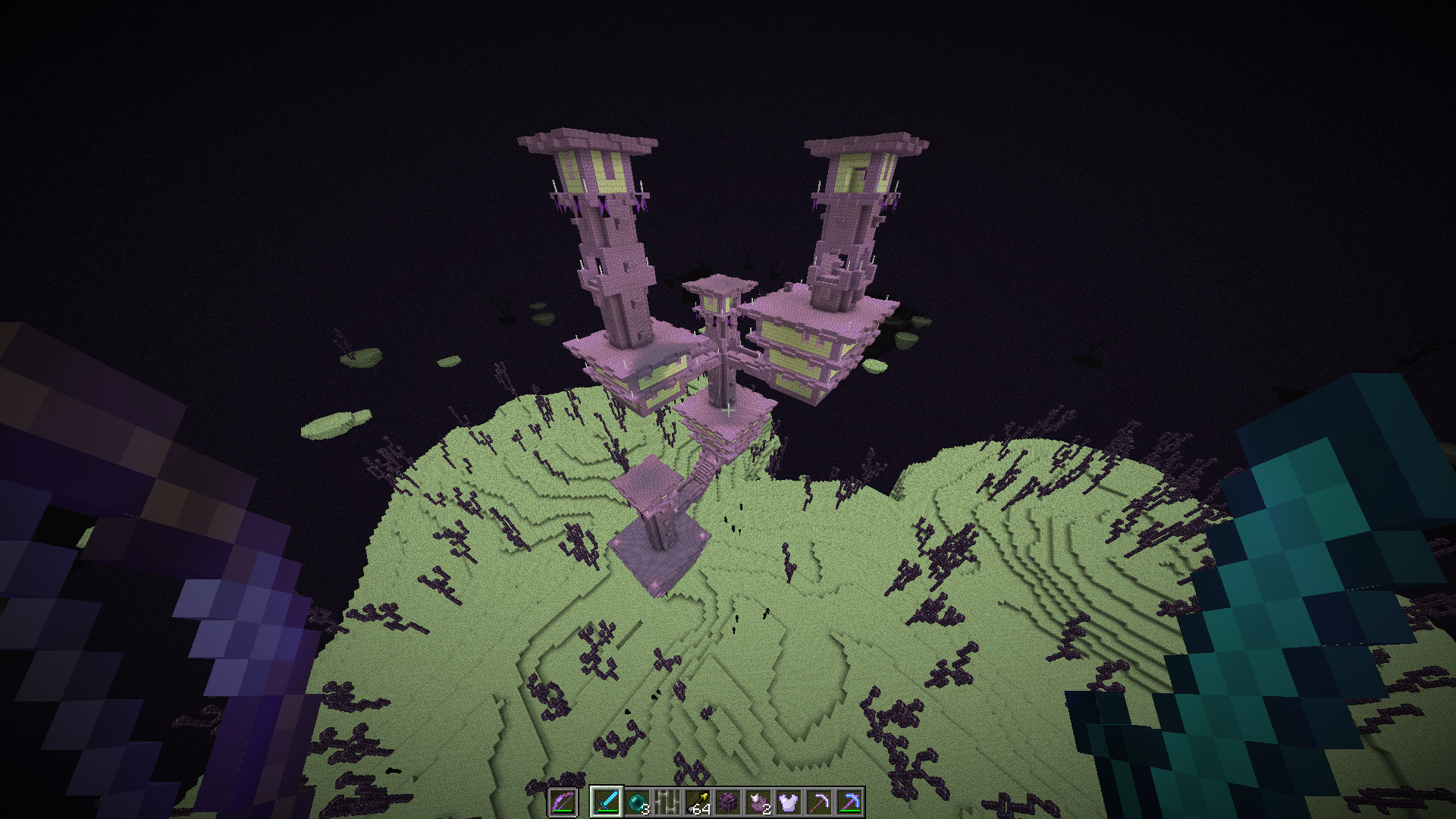Choose the dark purple obsidian block slot
The height and width of the screenshot is (819, 1456).
pyautogui.click(x=728, y=802)
